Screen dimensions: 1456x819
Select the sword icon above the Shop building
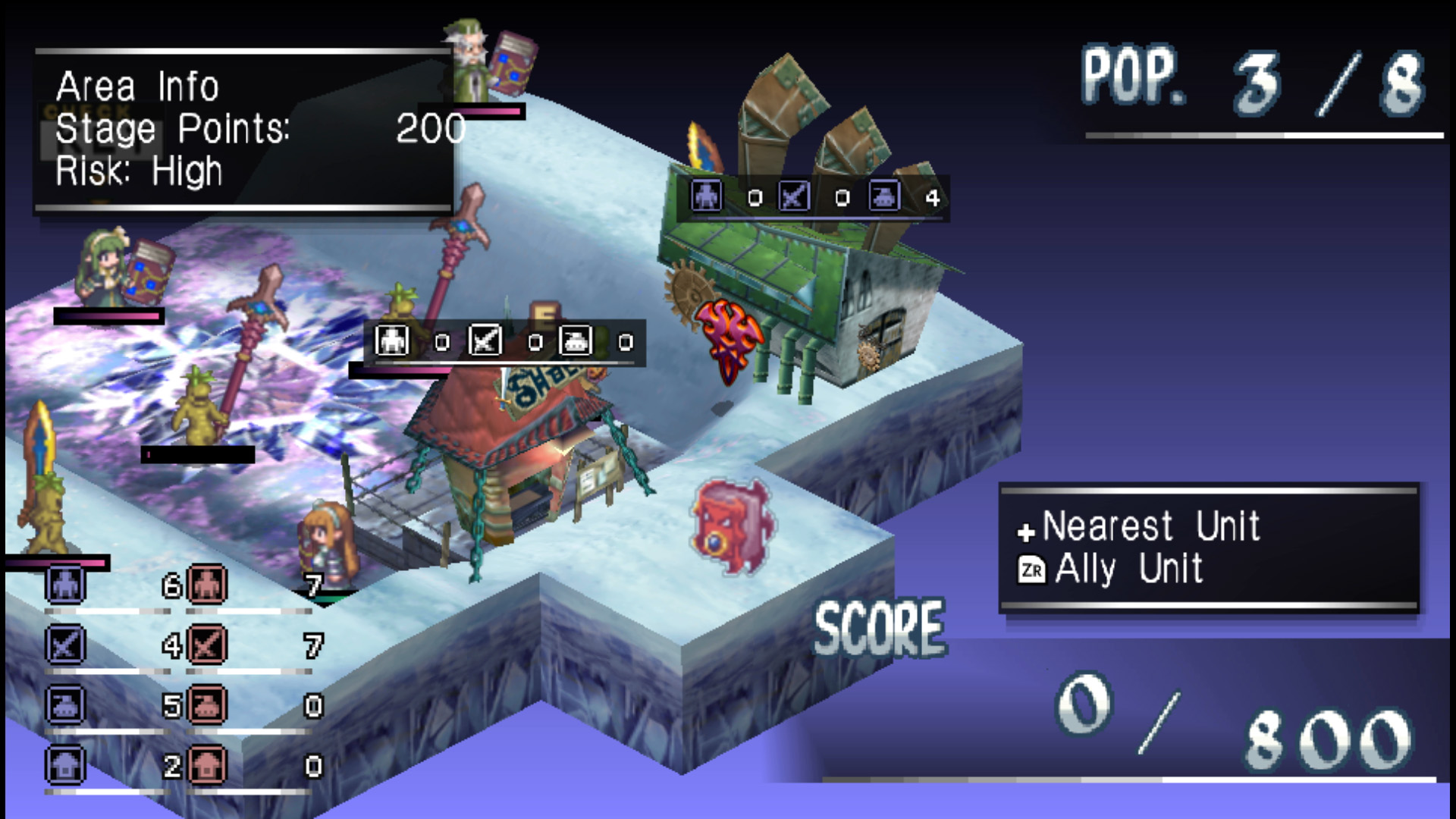pos(485,341)
